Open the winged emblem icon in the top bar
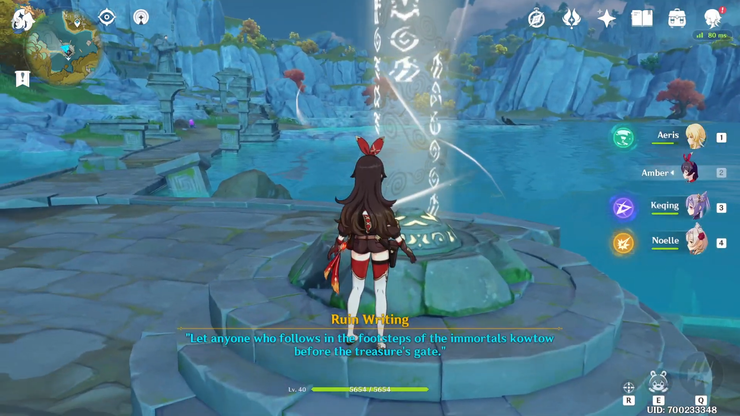The image size is (740, 416). [572, 18]
